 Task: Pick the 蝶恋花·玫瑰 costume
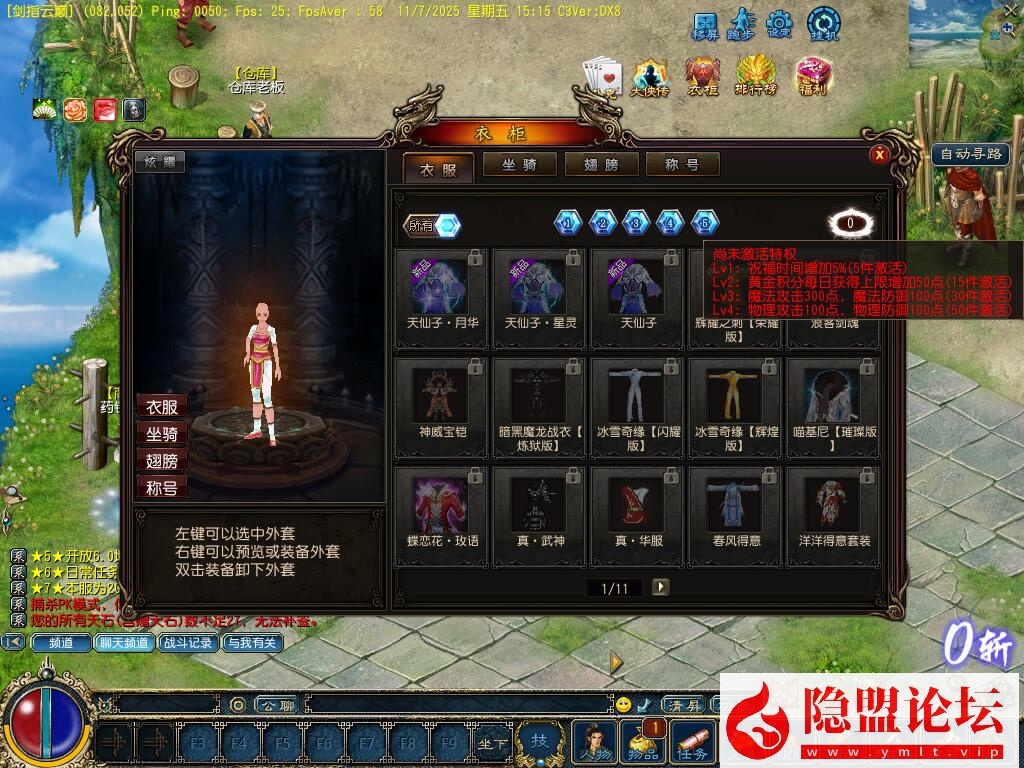pyautogui.click(x=442, y=515)
